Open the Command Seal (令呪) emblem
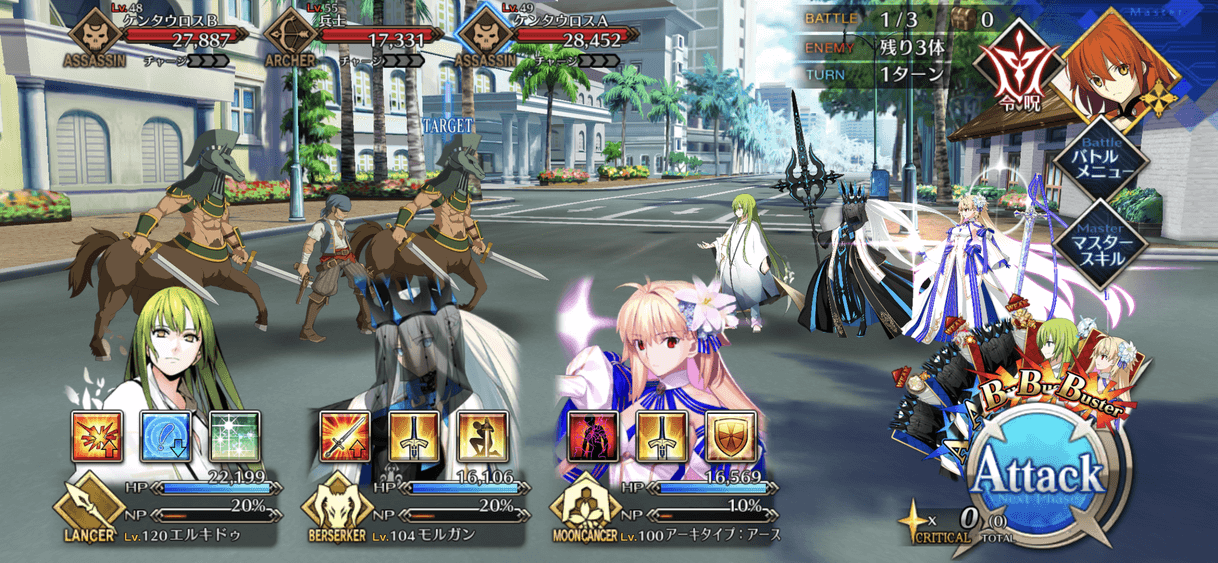Screen dimensions: 1218x563 coord(1016,63)
